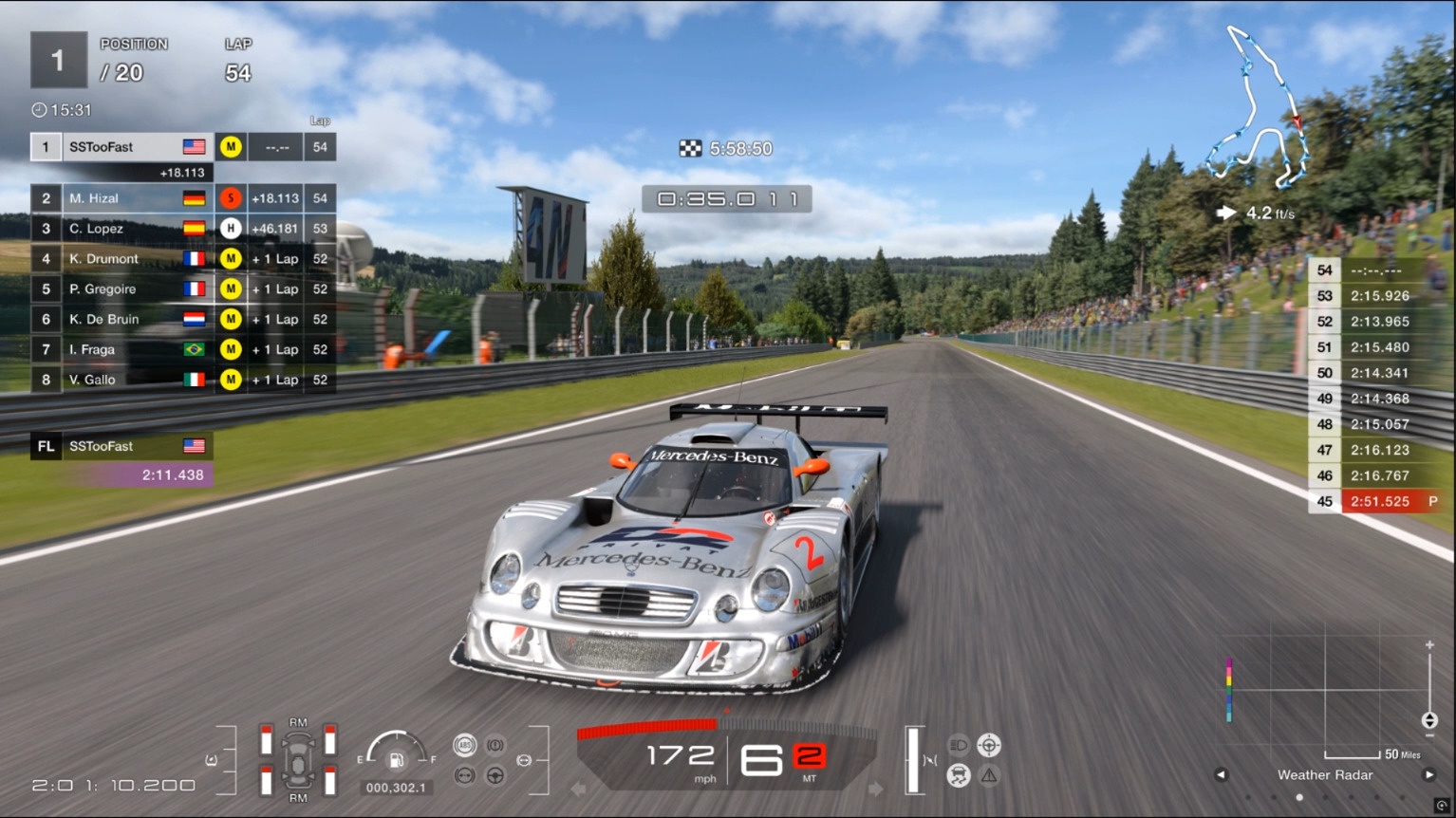Click the headlights indicator icon
Screen dimensions: 1456x818
(959, 745)
